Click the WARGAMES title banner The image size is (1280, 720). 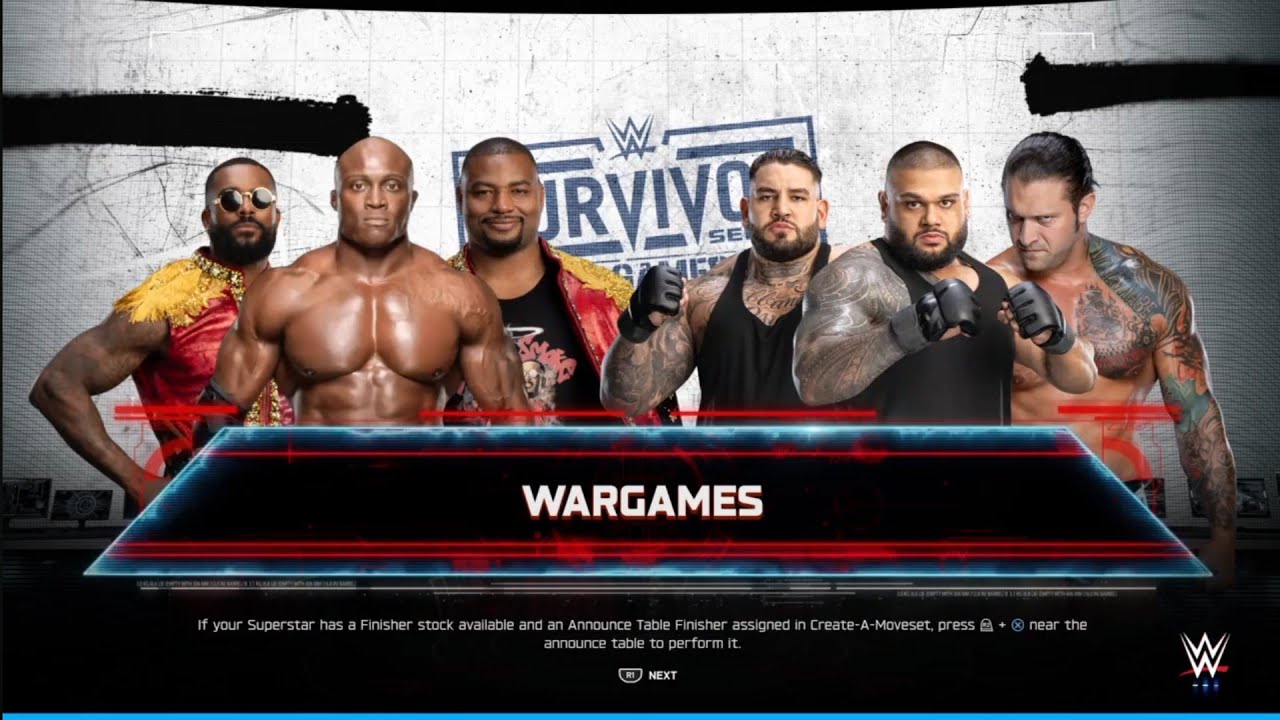[x=640, y=499]
